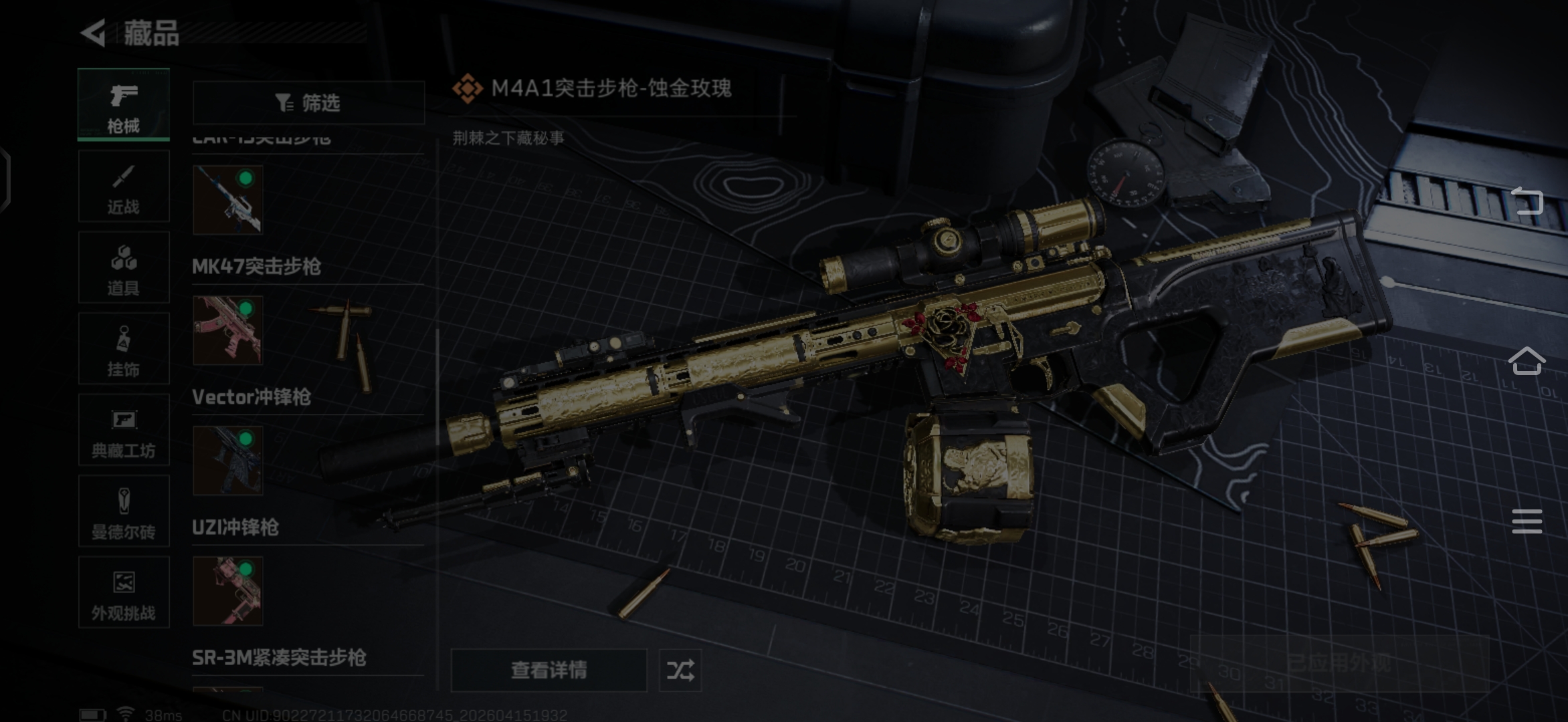Pick the pink skin above SR-3M紧凑突击步枪

pyautogui.click(x=227, y=591)
